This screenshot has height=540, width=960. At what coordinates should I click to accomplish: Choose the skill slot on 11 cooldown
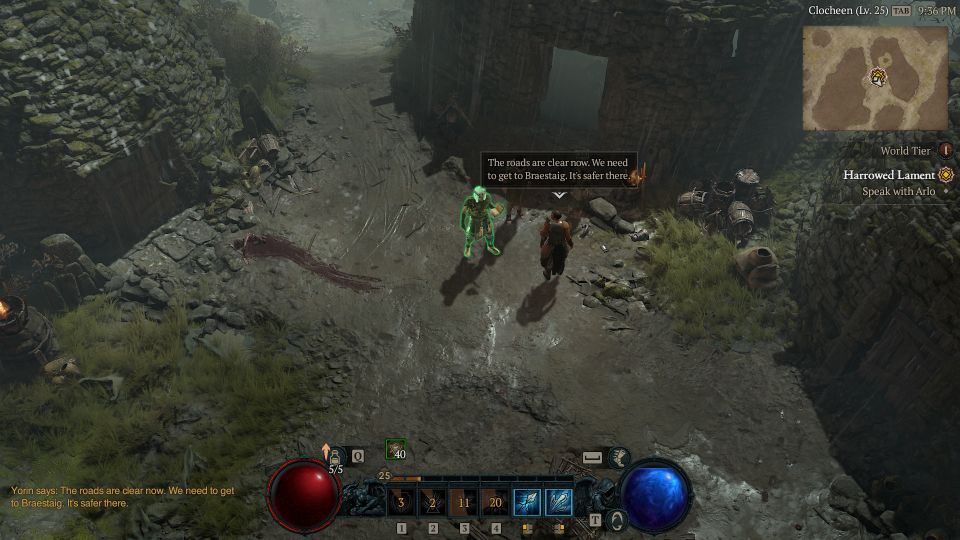point(464,501)
